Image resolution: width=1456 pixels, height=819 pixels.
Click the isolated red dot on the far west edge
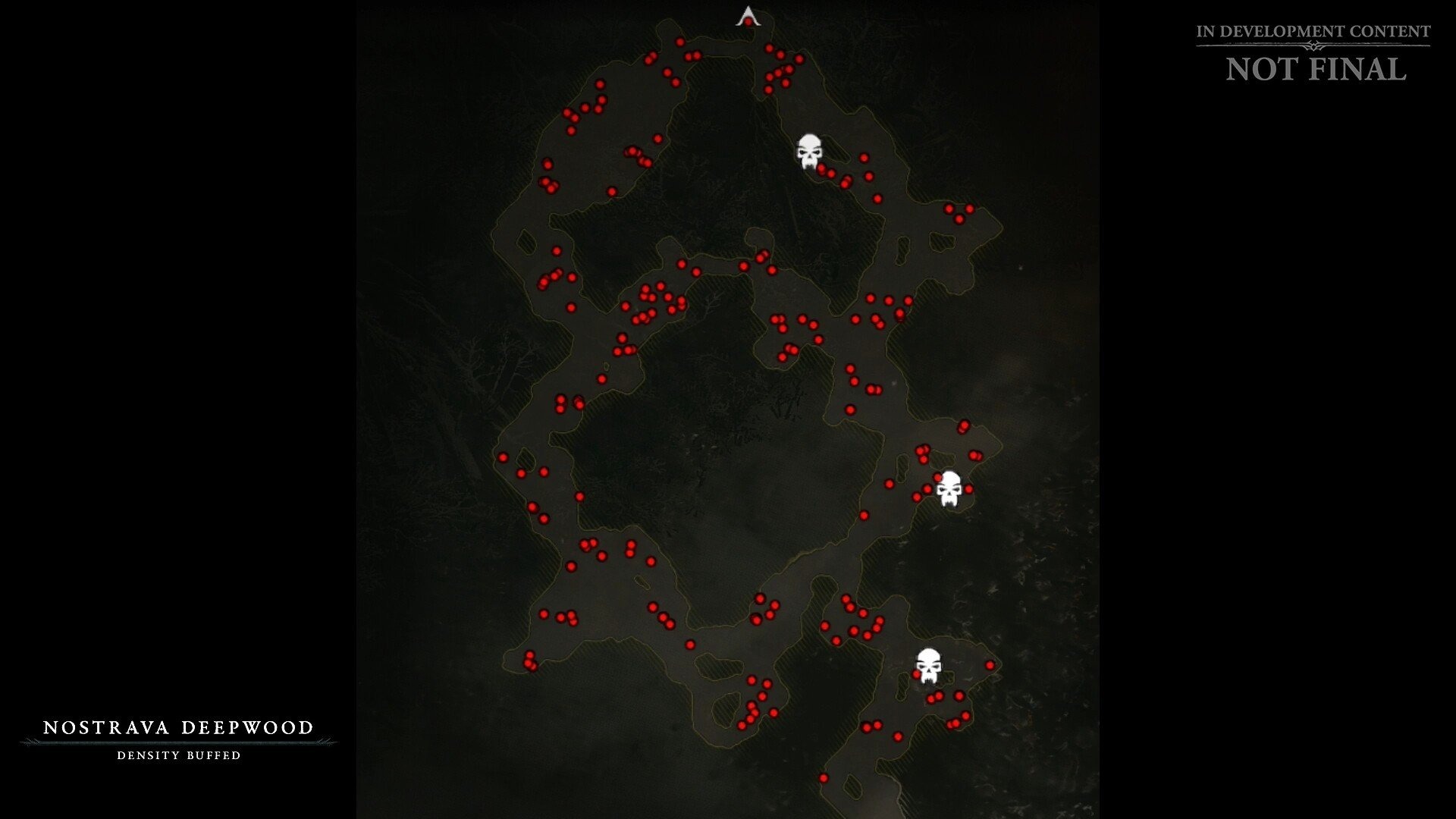(505, 457)
